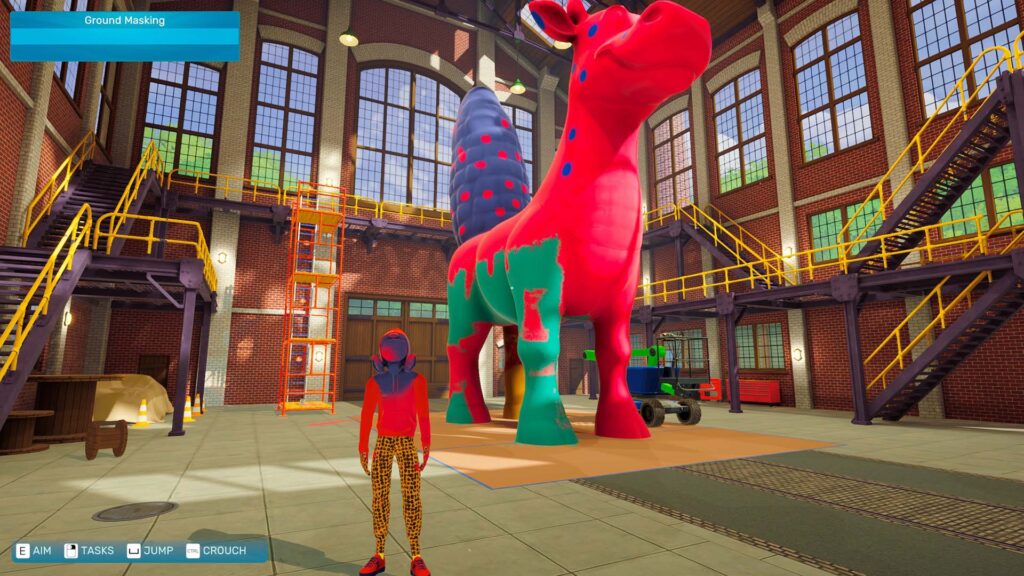Select the Ground Masking task tracker

125,36
